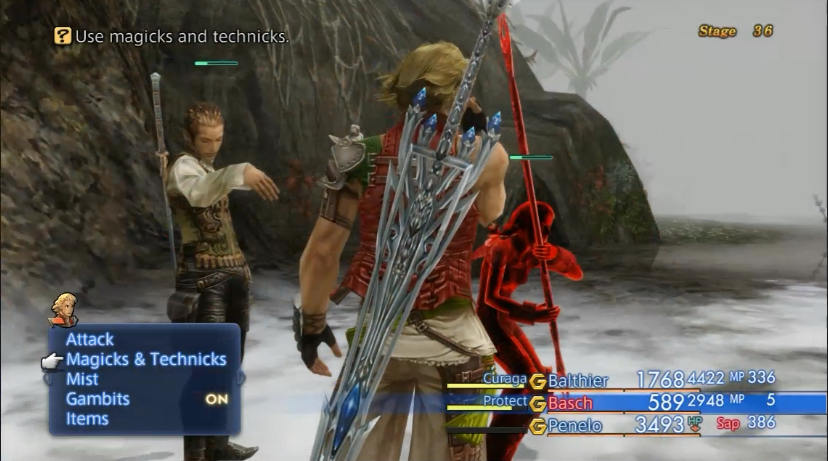Choose the Attack command
828x461 pixels.
[90, 340]
